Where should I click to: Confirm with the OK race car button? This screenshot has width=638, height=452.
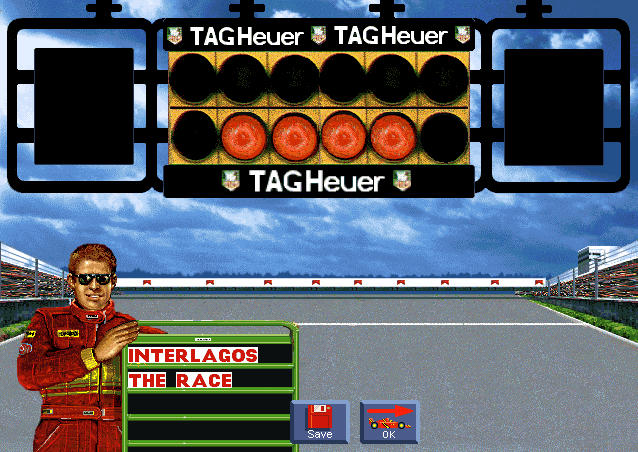[x=389, y=422]
